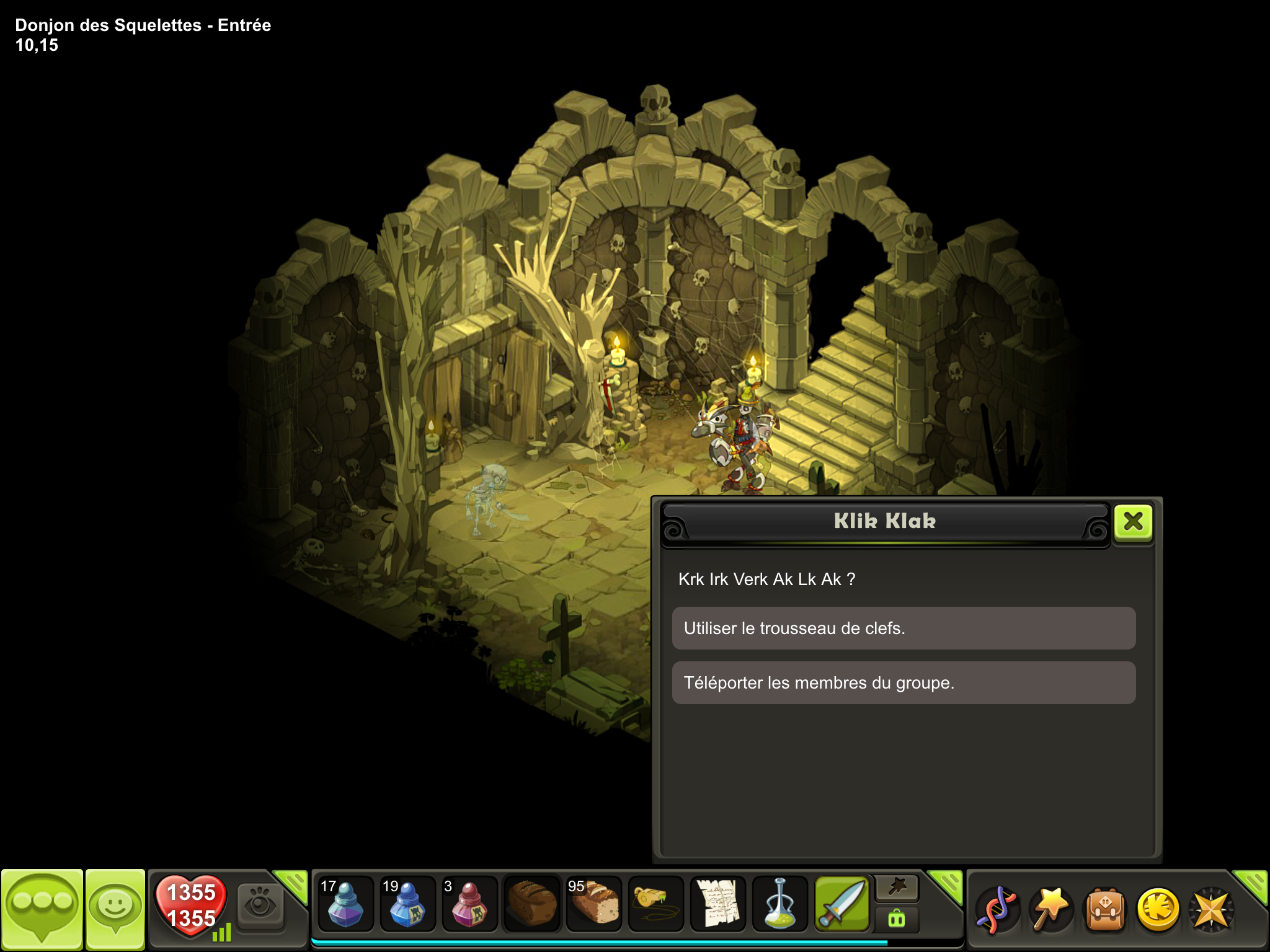The width and height of the screenshot is (1270, 952).
Task: Switch hotbar to the spells wand tab
Action: (897, 889)
